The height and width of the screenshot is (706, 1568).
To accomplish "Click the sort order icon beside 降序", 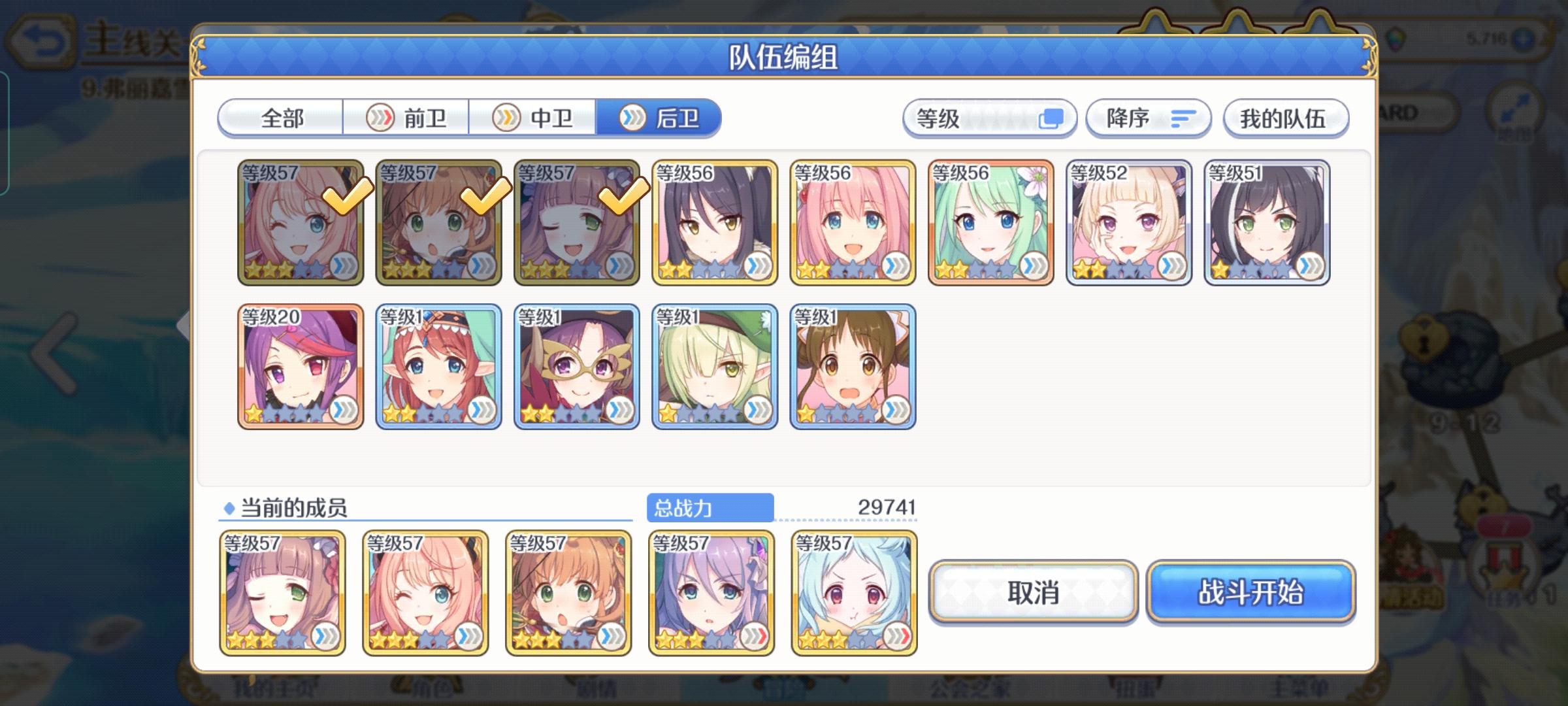I will [1181, 118].
